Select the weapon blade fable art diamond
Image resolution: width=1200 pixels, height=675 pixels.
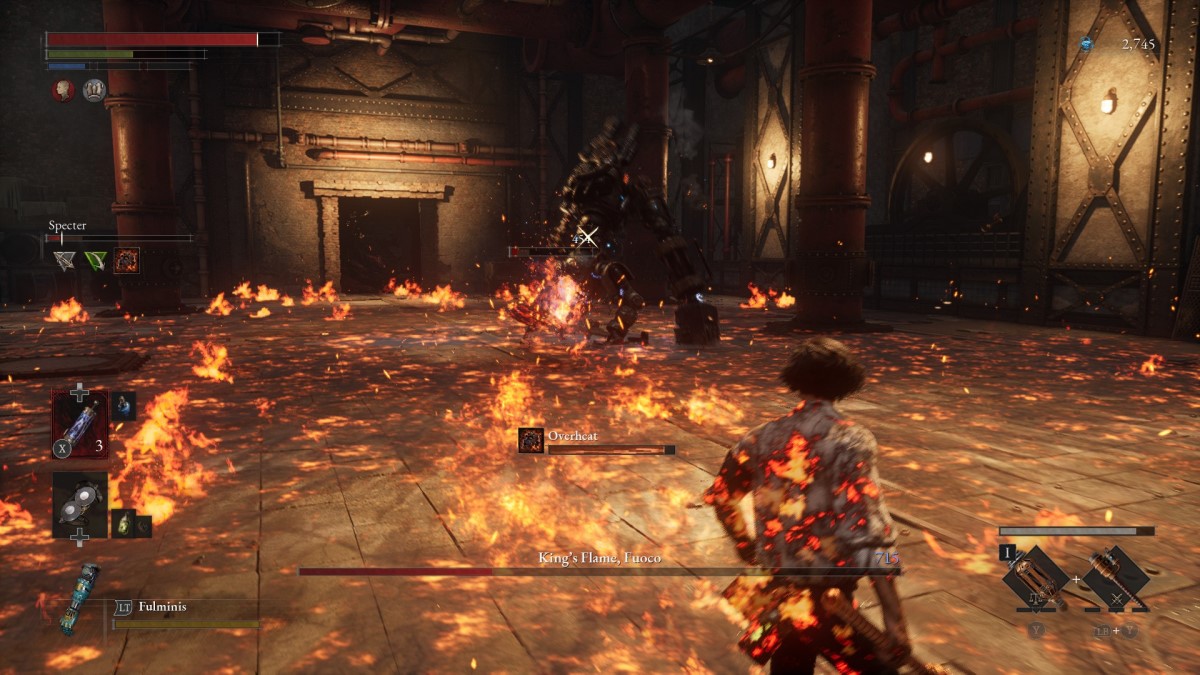(1034, 577)
